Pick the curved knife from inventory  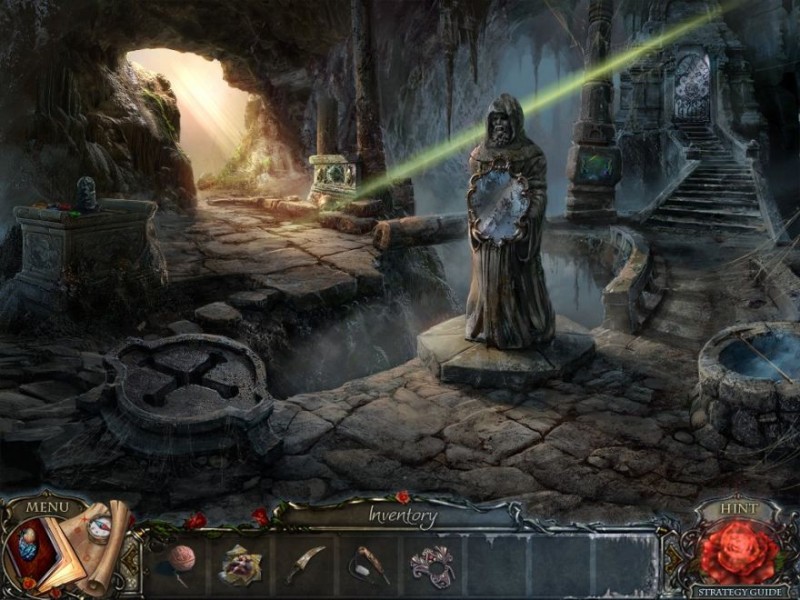[x=305, y=564]
